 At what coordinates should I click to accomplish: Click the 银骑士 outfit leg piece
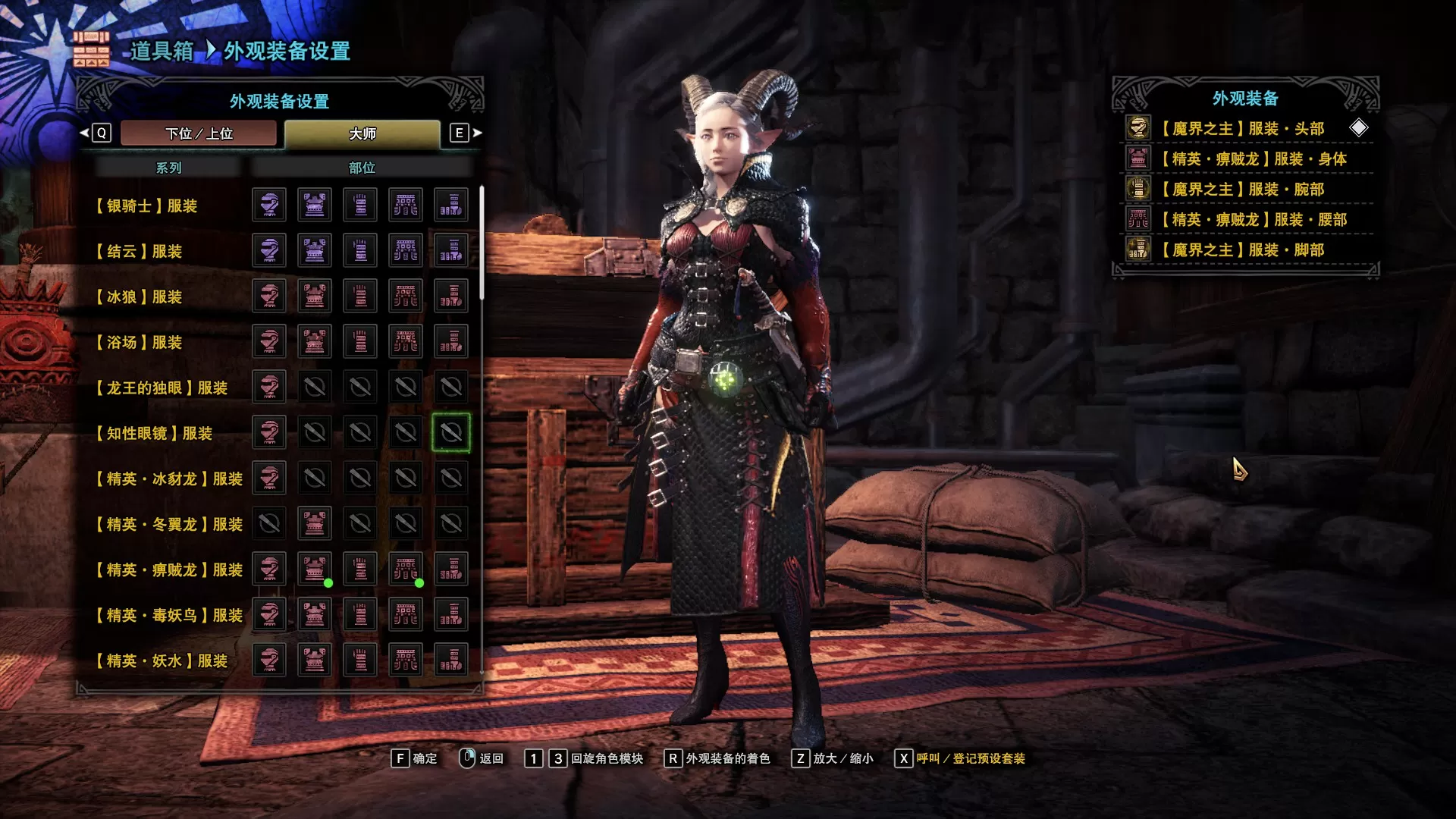point(451,205)
